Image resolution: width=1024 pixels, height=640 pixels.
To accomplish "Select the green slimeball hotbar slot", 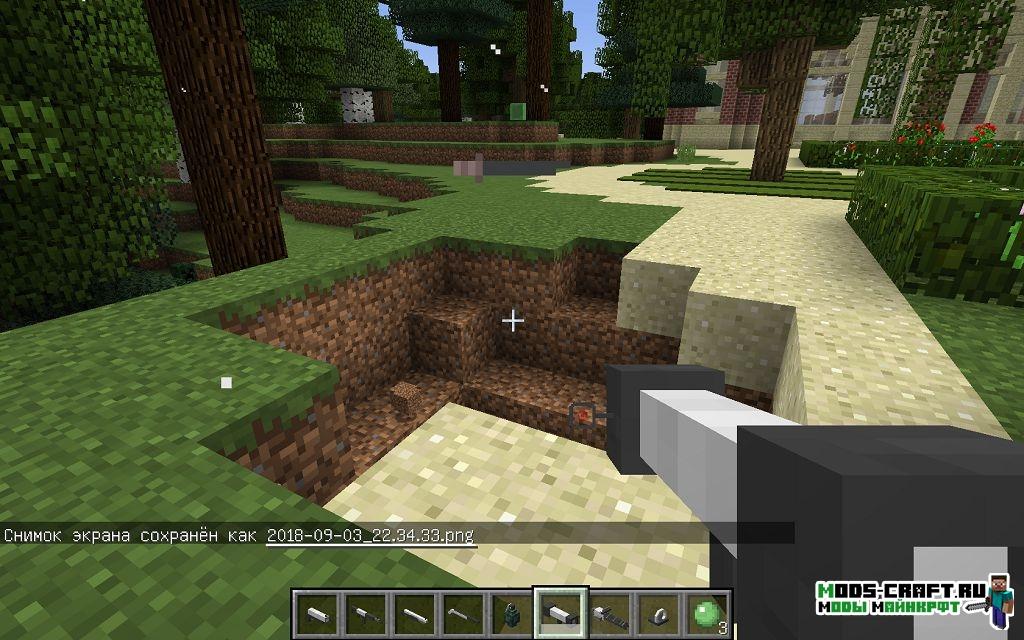I will (707, 611).
